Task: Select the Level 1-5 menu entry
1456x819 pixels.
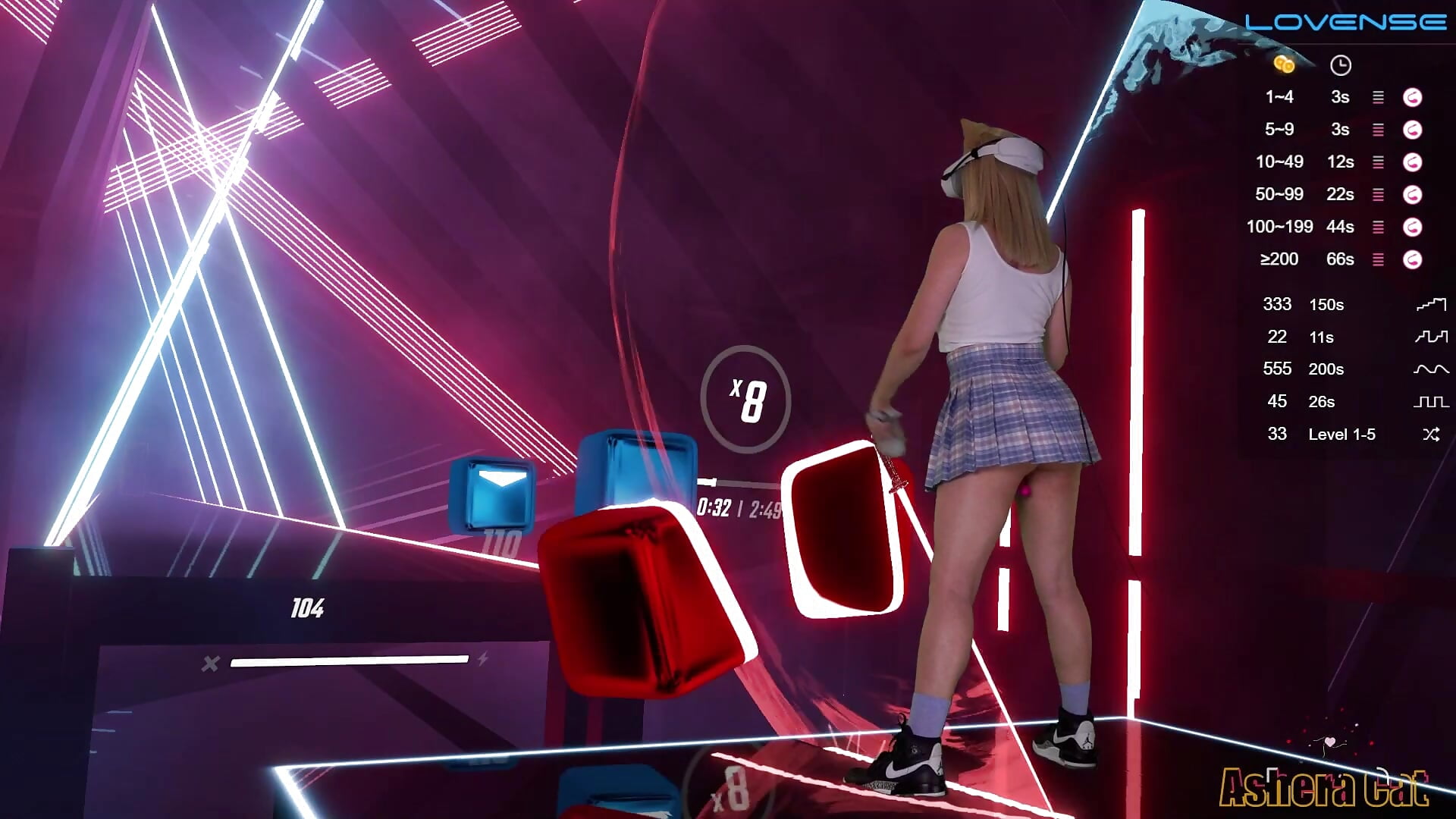Action: pos(1342,434)
